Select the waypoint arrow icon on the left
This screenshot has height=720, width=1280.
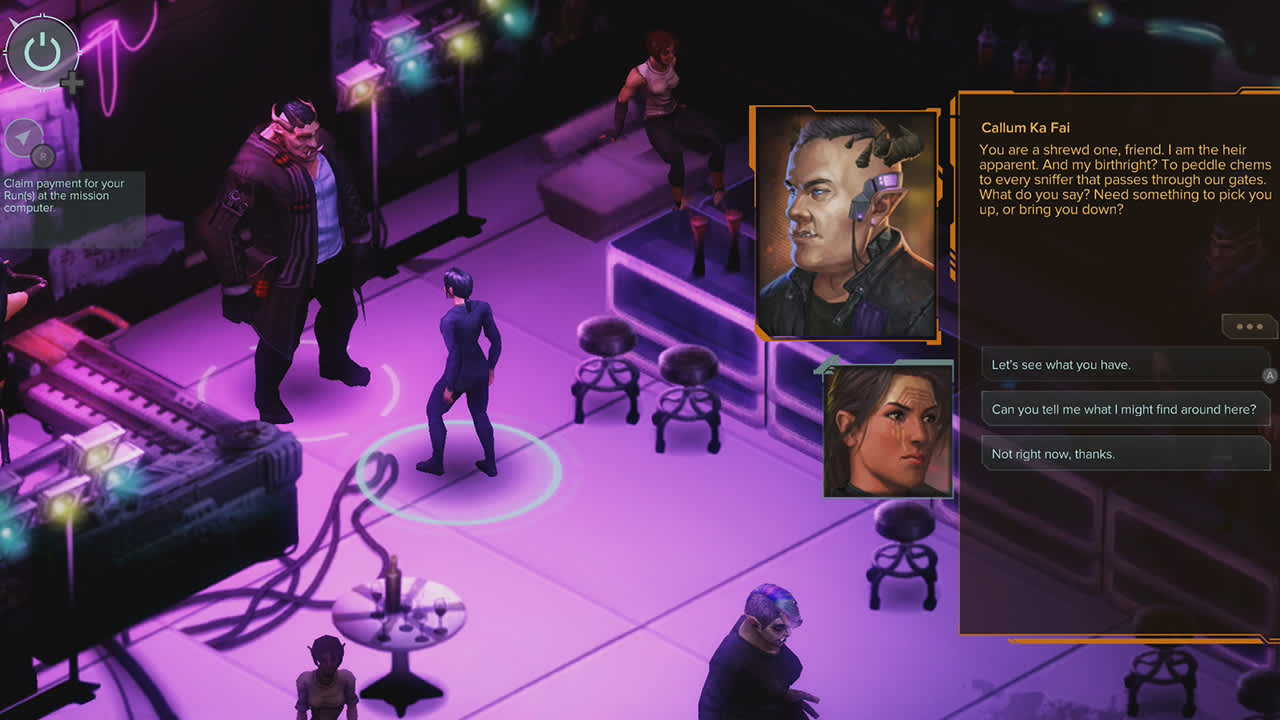[x=26, y=138]
